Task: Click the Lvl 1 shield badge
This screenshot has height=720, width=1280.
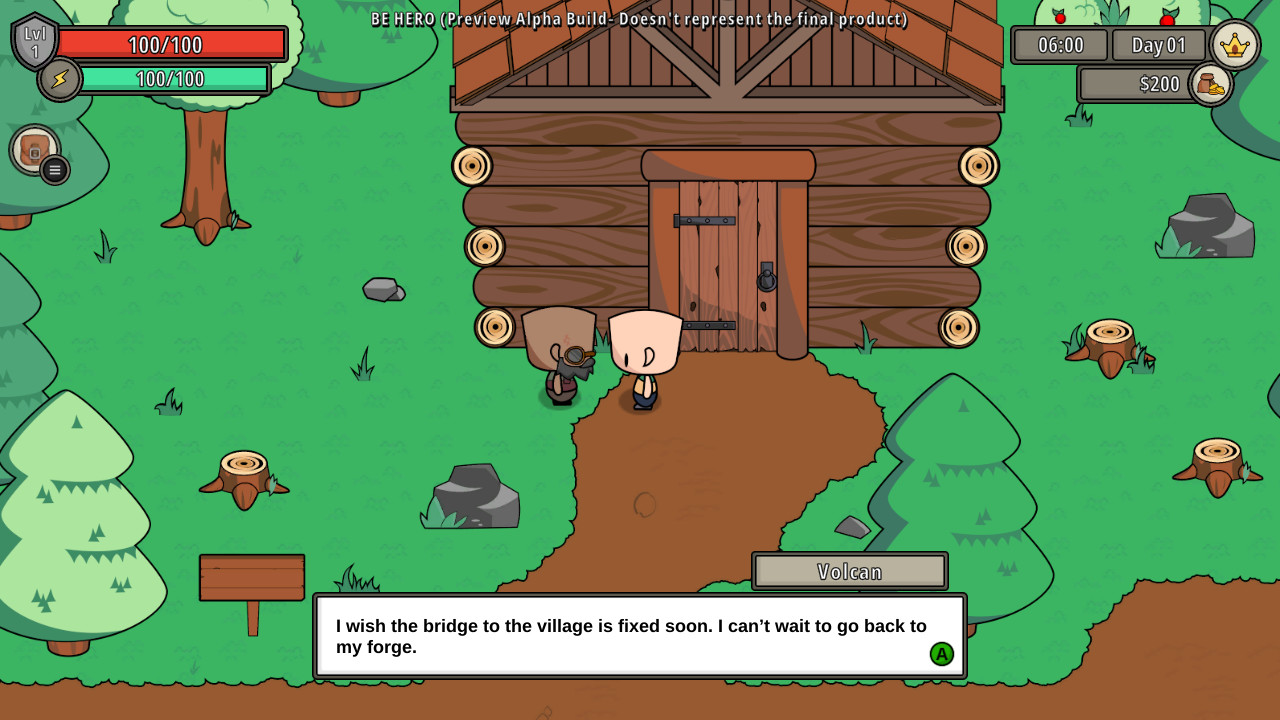Action: tap(36, 42)
